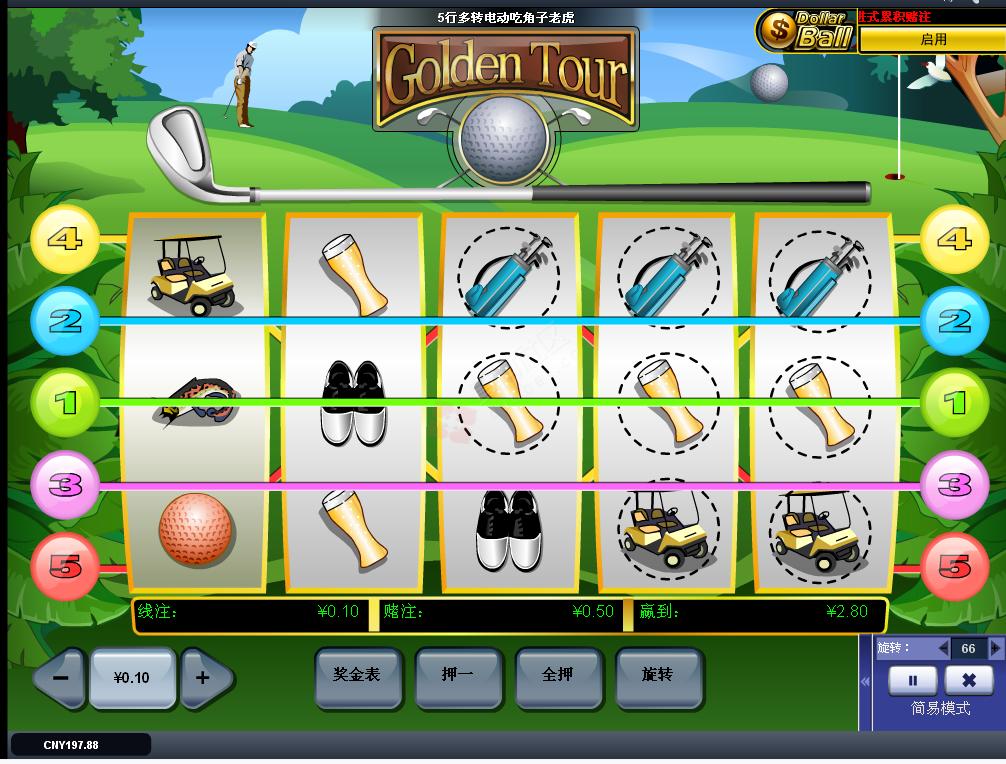Select payline 1 green ball on left

point(65,403)
